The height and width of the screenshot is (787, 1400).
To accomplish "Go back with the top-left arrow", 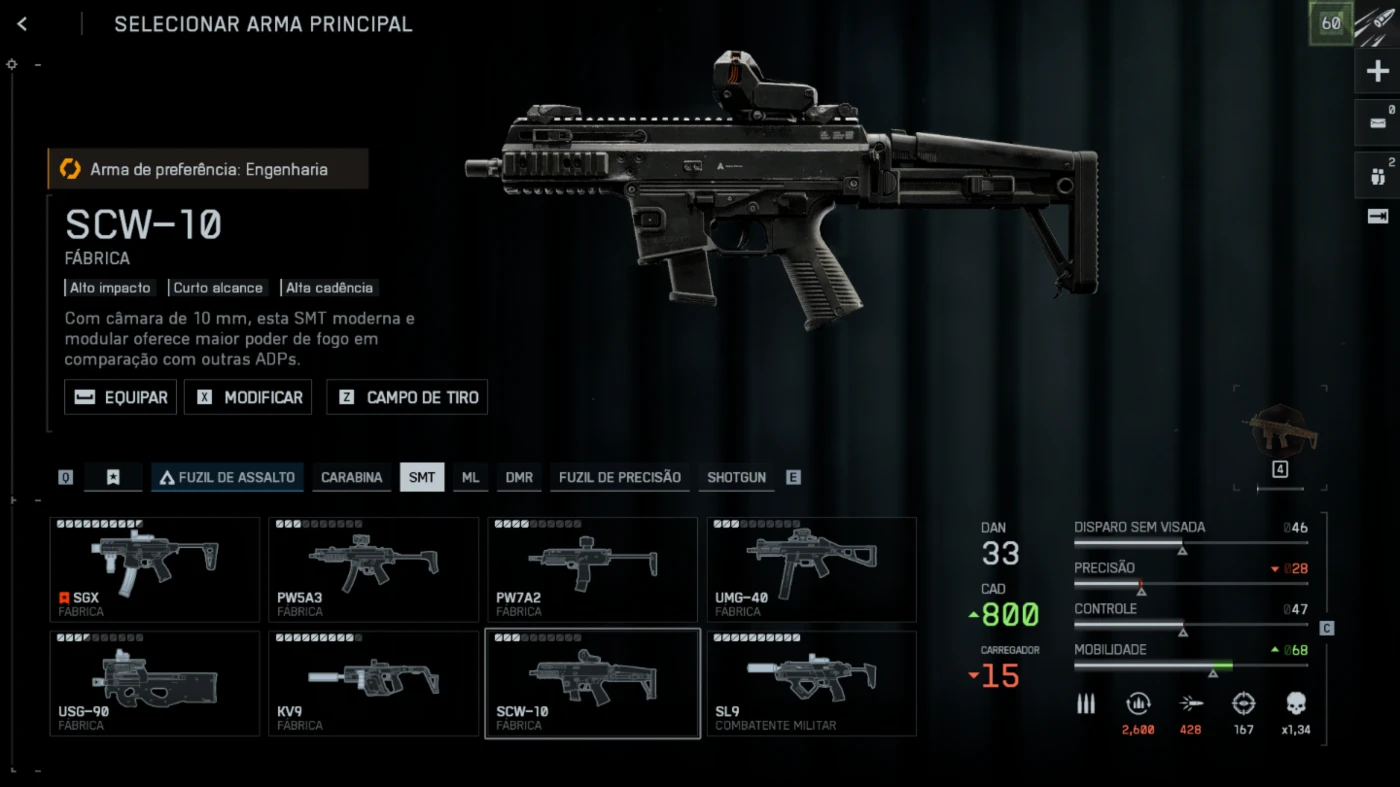I will click(22, 25).
